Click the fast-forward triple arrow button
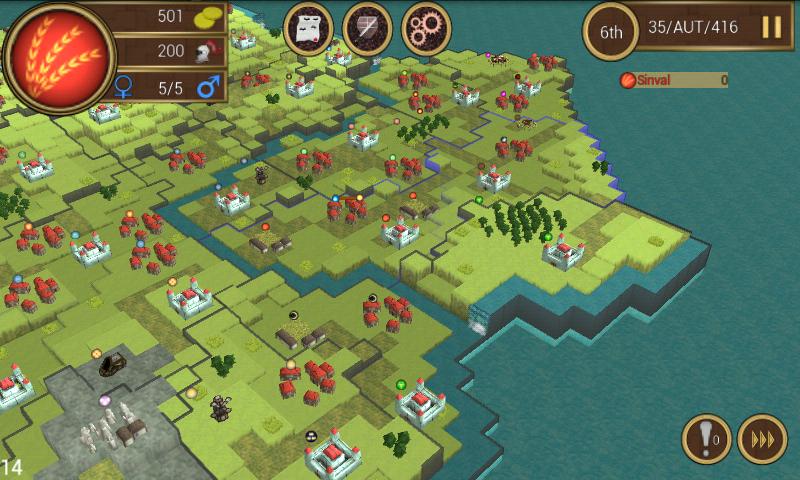The image size is (800, 480). pyautogui.click(x=762, y=439)
